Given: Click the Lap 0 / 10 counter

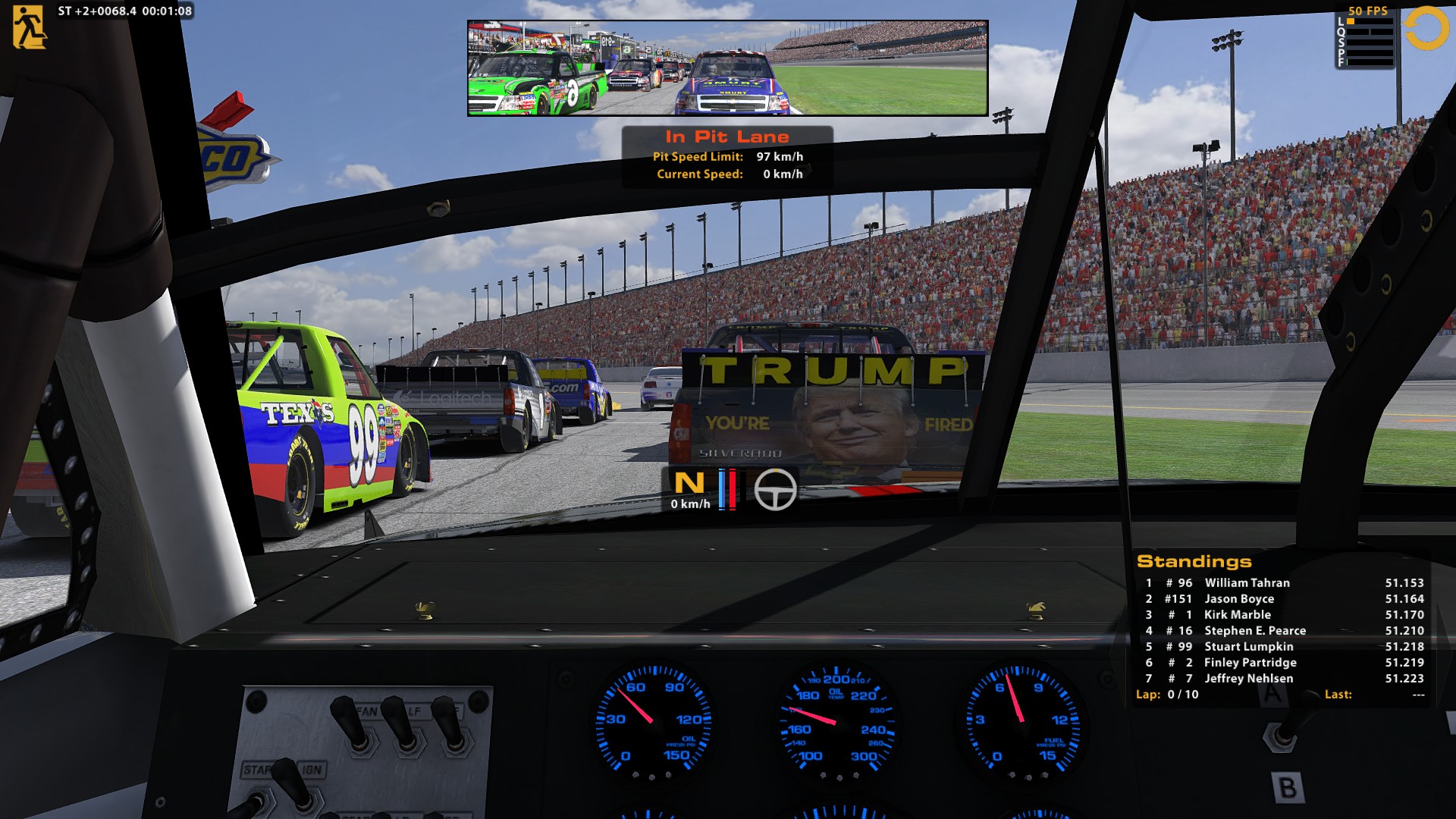Looking at the screenshot, I should (x=1168, y=694).
